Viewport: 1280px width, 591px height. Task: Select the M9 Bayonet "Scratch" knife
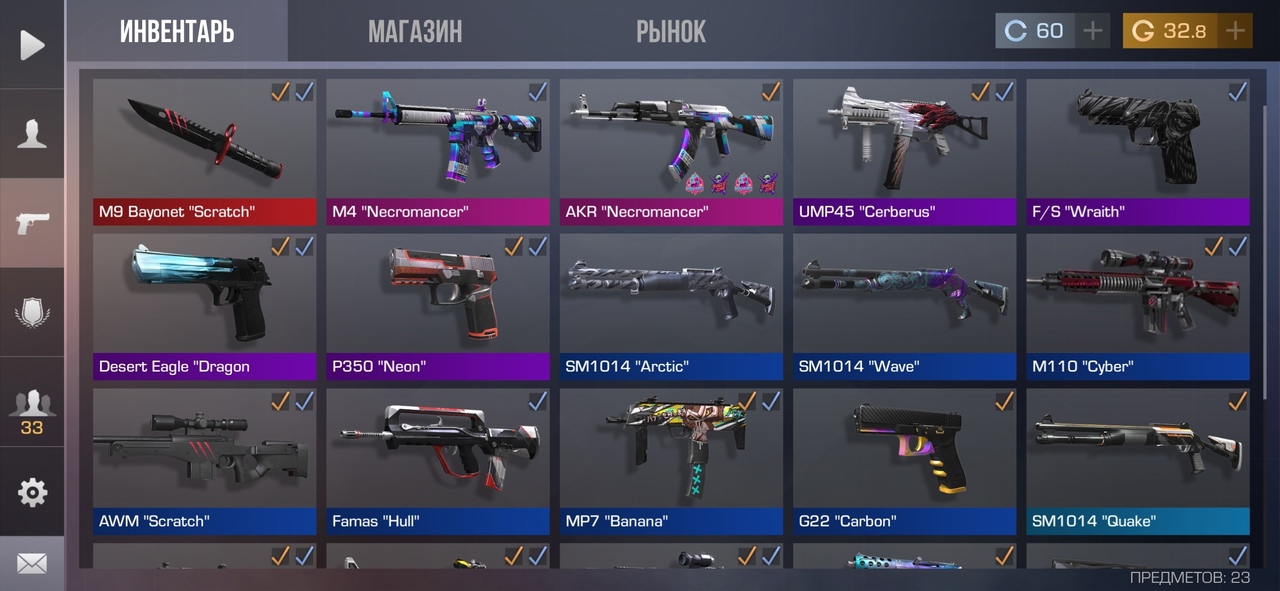pos(204,150)
